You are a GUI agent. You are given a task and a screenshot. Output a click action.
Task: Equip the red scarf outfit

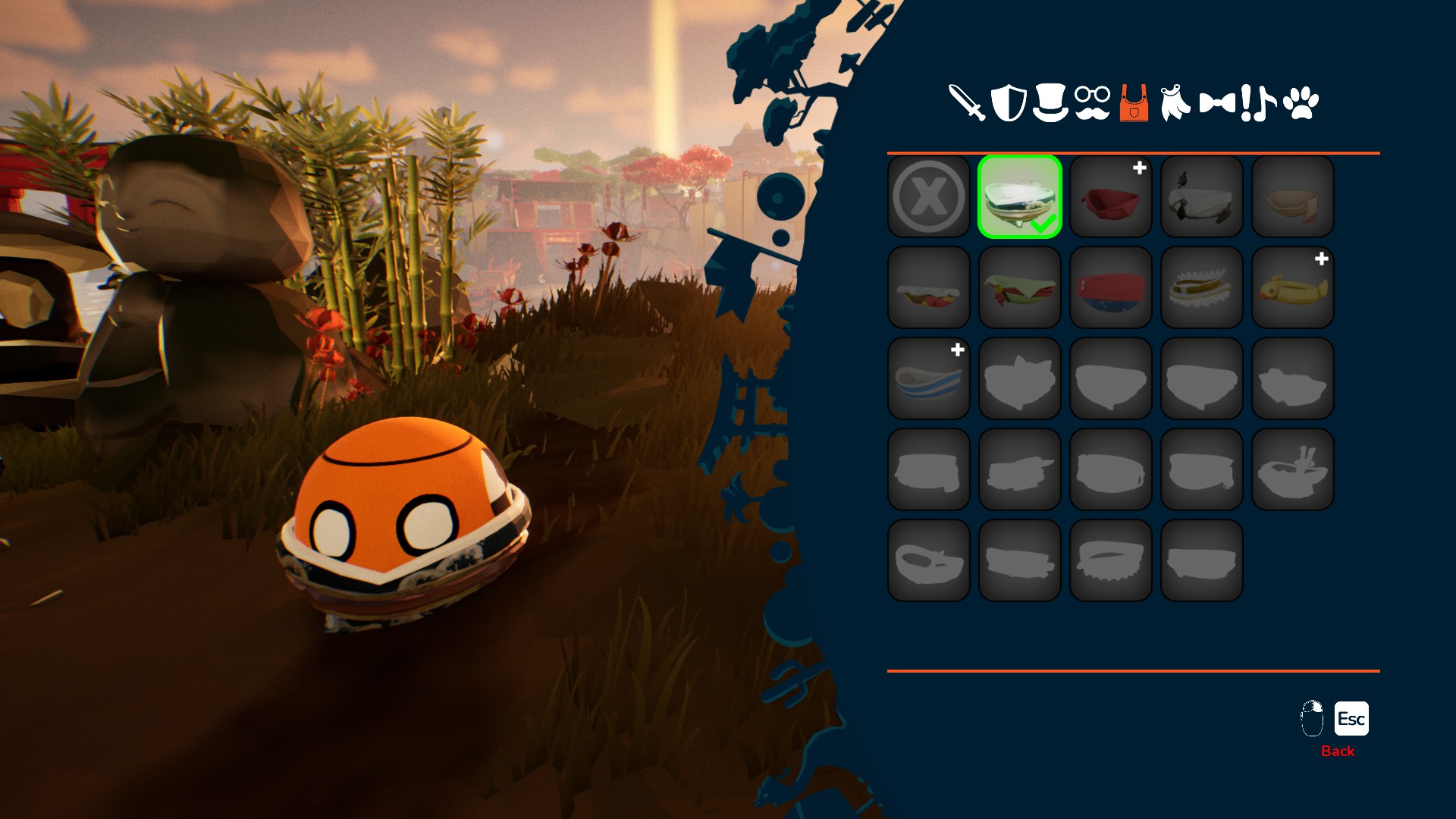[x=1111, y=196]
